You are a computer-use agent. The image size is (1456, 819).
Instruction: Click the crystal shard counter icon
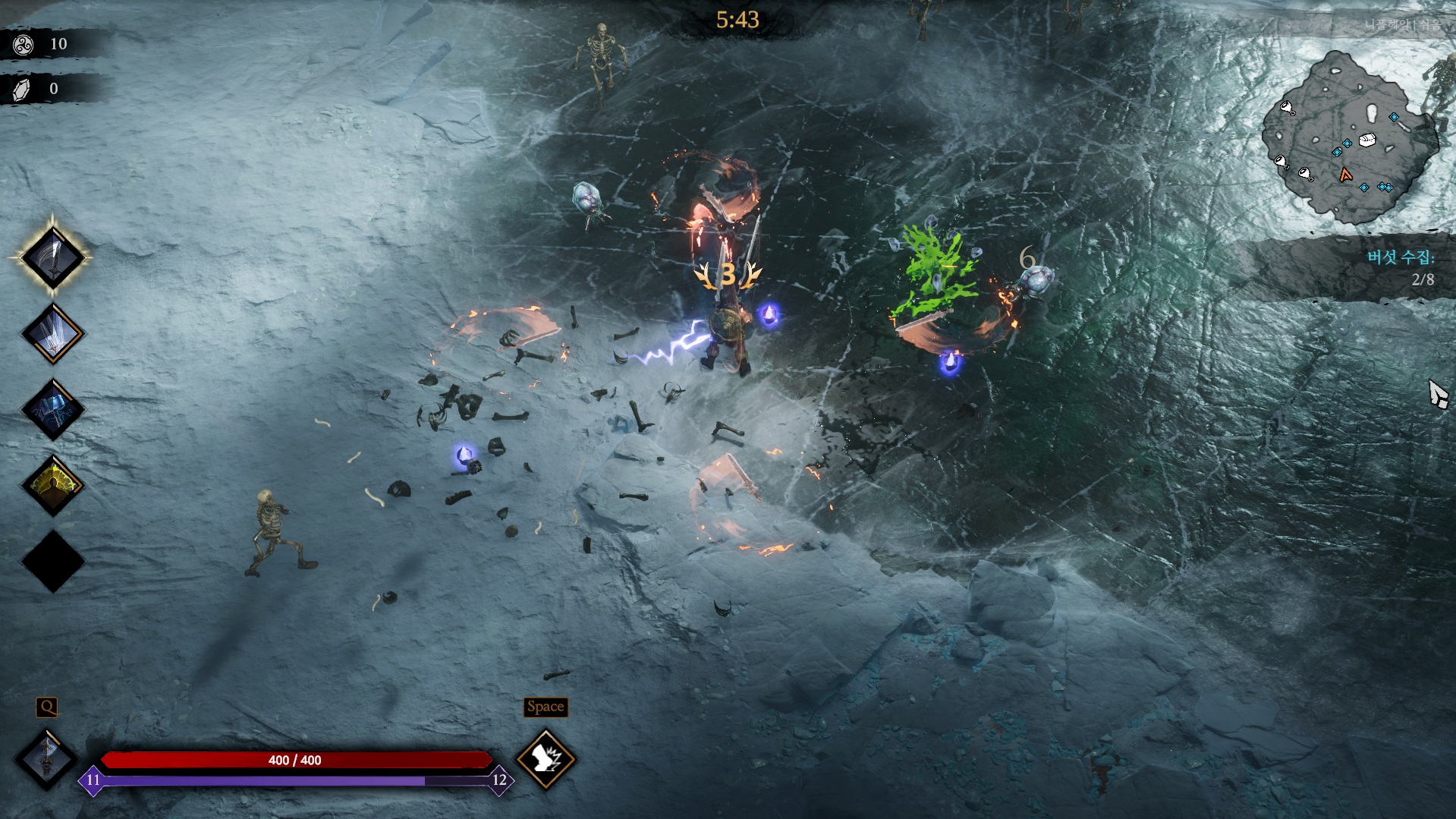(22, 90)
